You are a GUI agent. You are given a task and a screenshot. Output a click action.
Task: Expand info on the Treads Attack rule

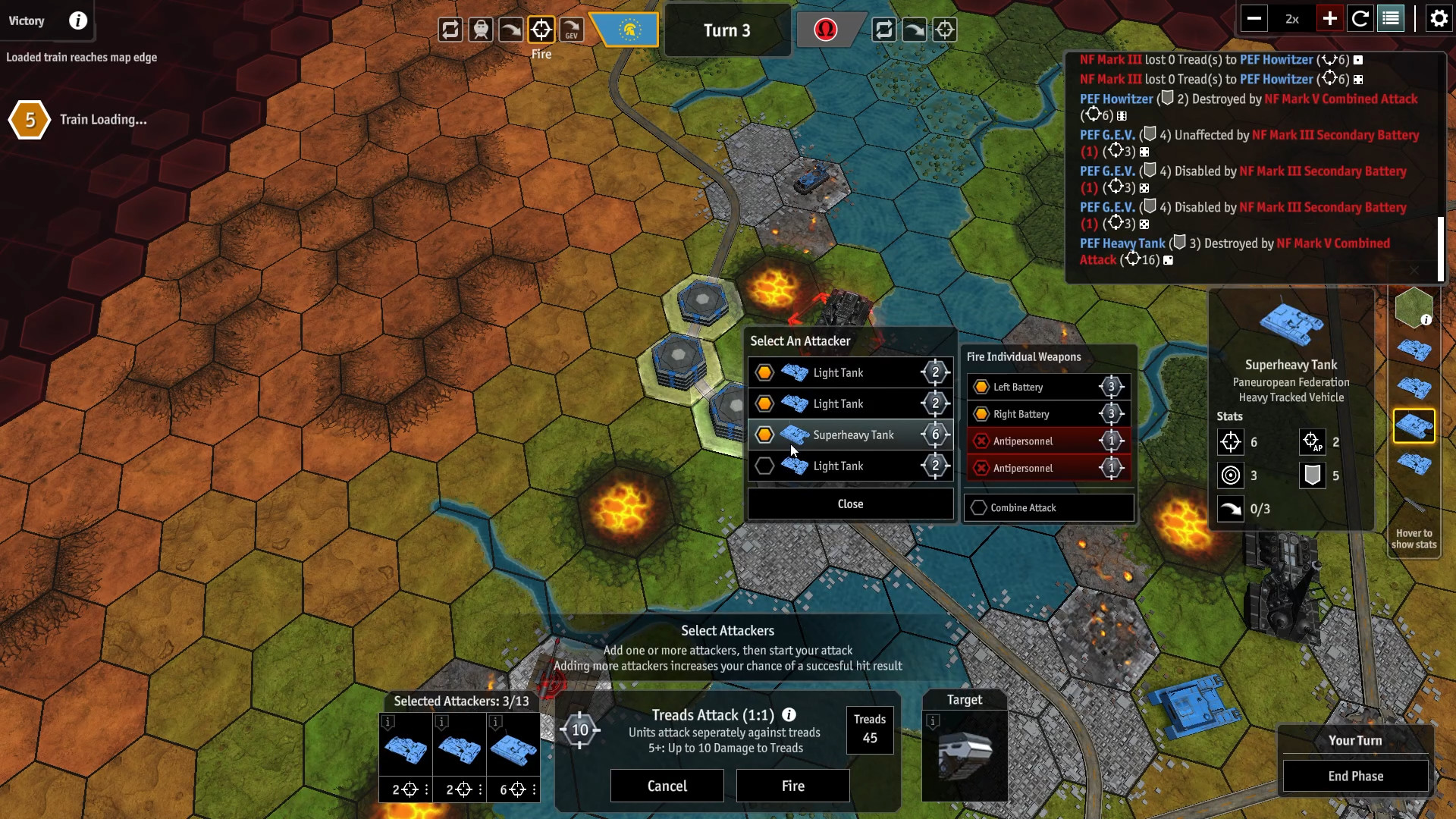click(x=790, y=715)
